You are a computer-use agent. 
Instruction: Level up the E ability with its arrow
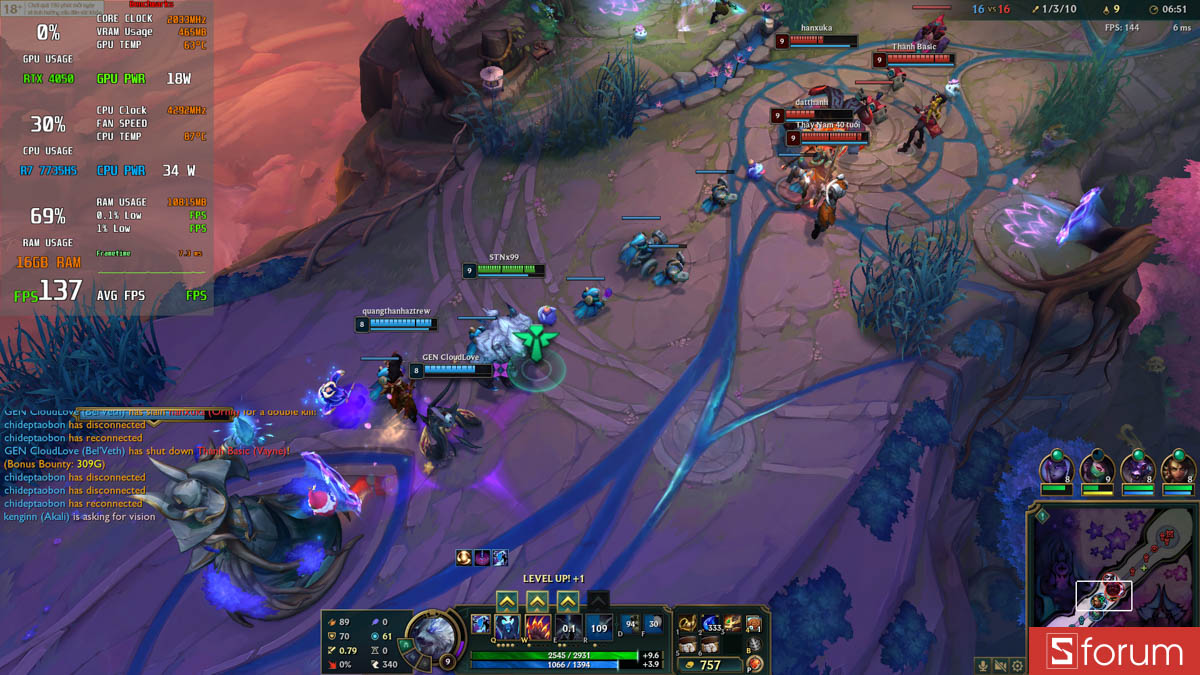[568, 601]
